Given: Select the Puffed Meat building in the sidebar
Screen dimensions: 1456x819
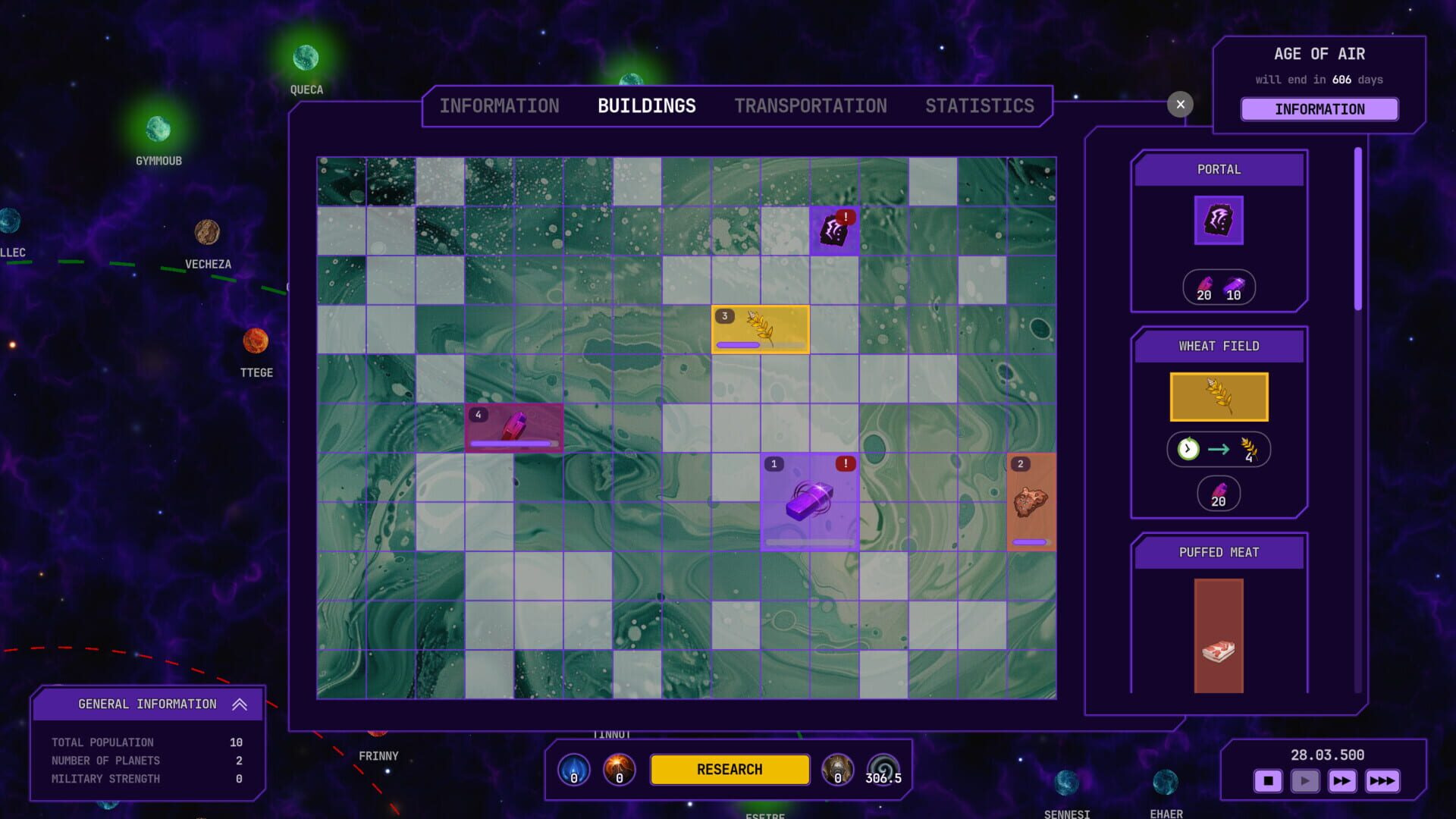Looking at the screenshot, I should (x=1218, y=635).
